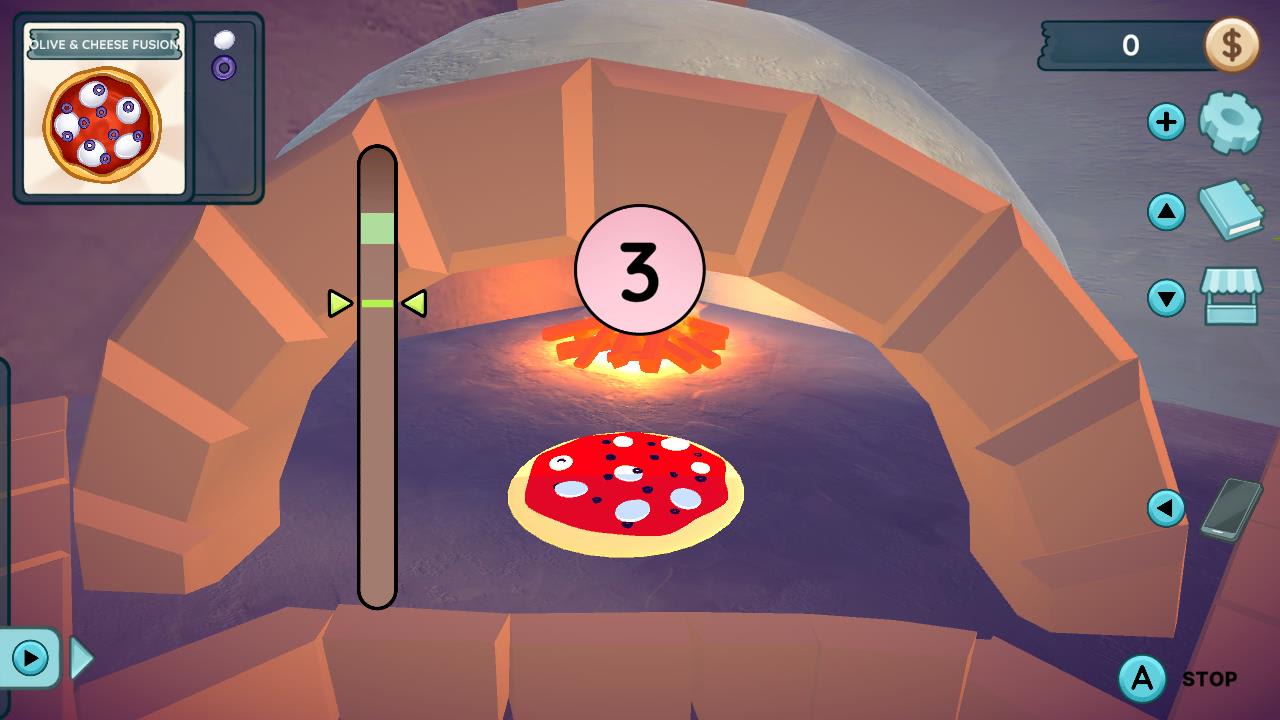Select the Olive & Cheese Fusion label

tap(104, 42)
